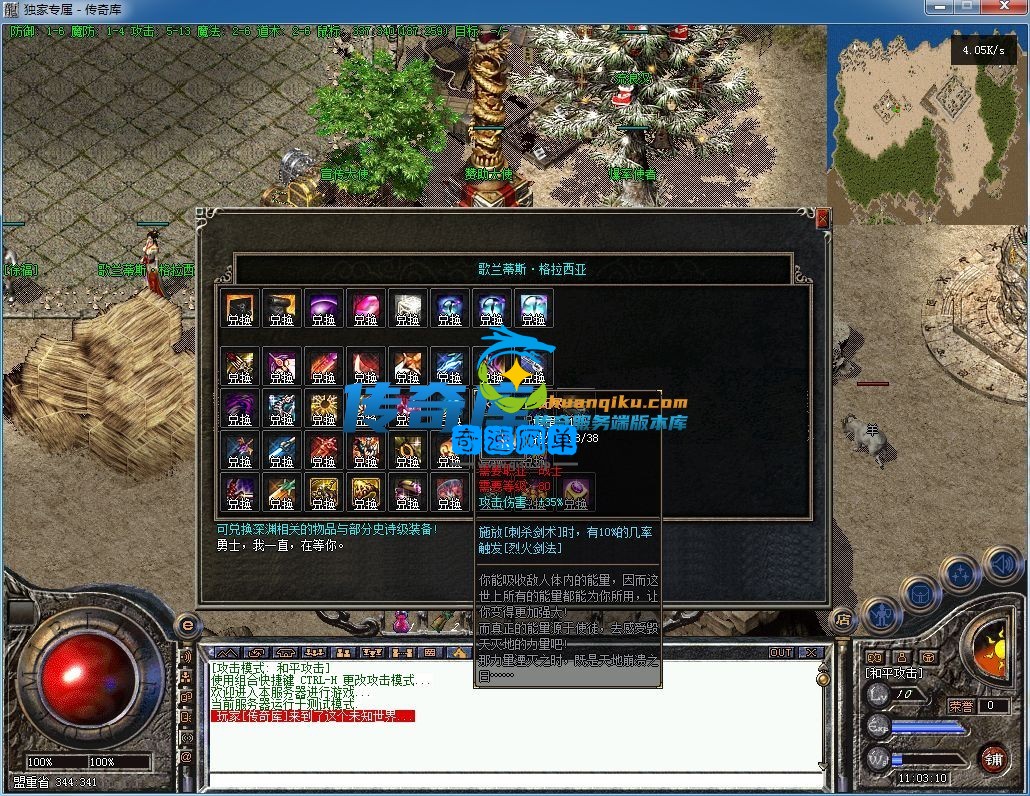Click the round '铺' shop button
Screen dimensions: 1030x796
[x=992, y=758]
